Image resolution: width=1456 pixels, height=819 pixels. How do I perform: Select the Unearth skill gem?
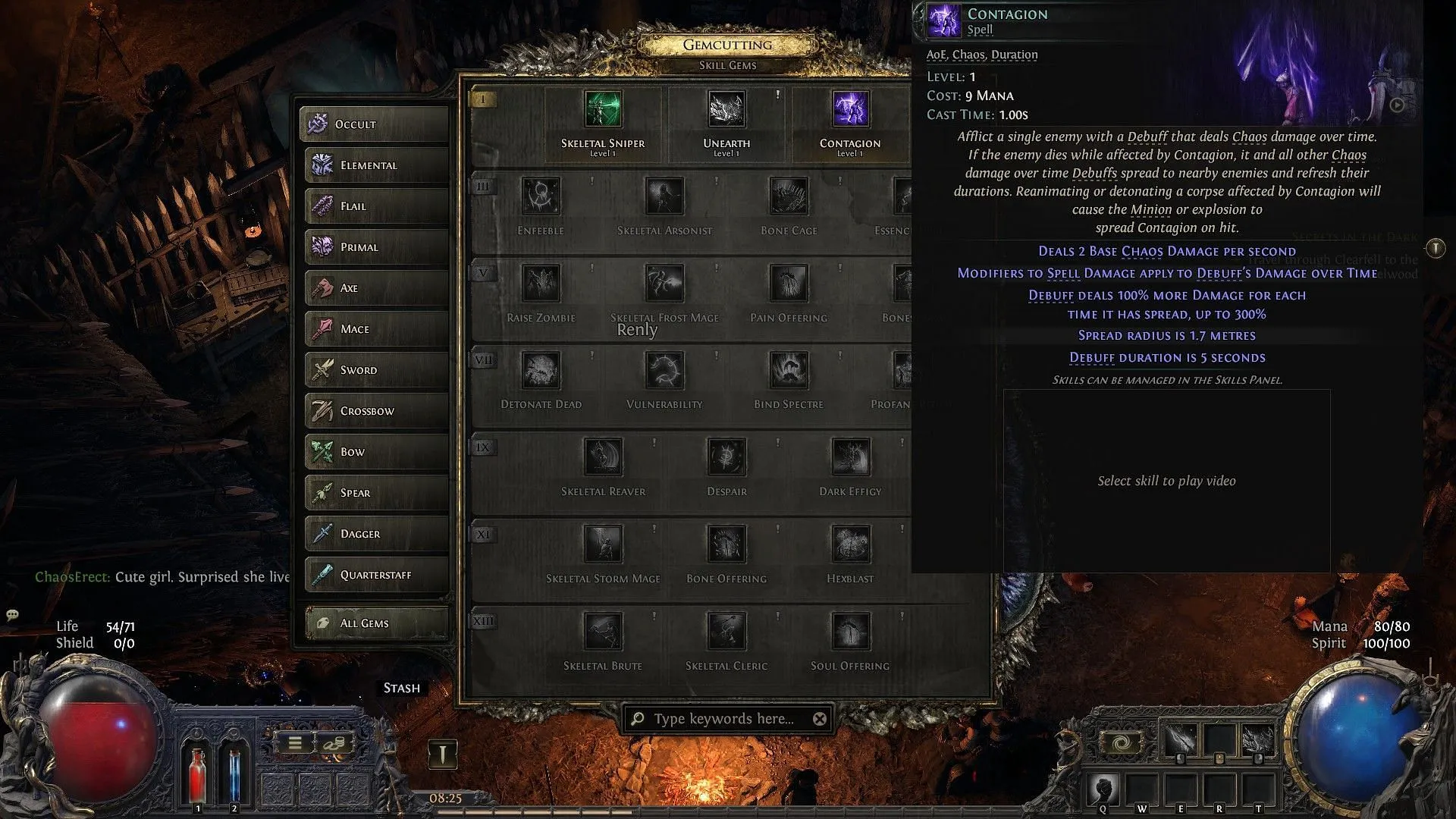pos(726,108)
